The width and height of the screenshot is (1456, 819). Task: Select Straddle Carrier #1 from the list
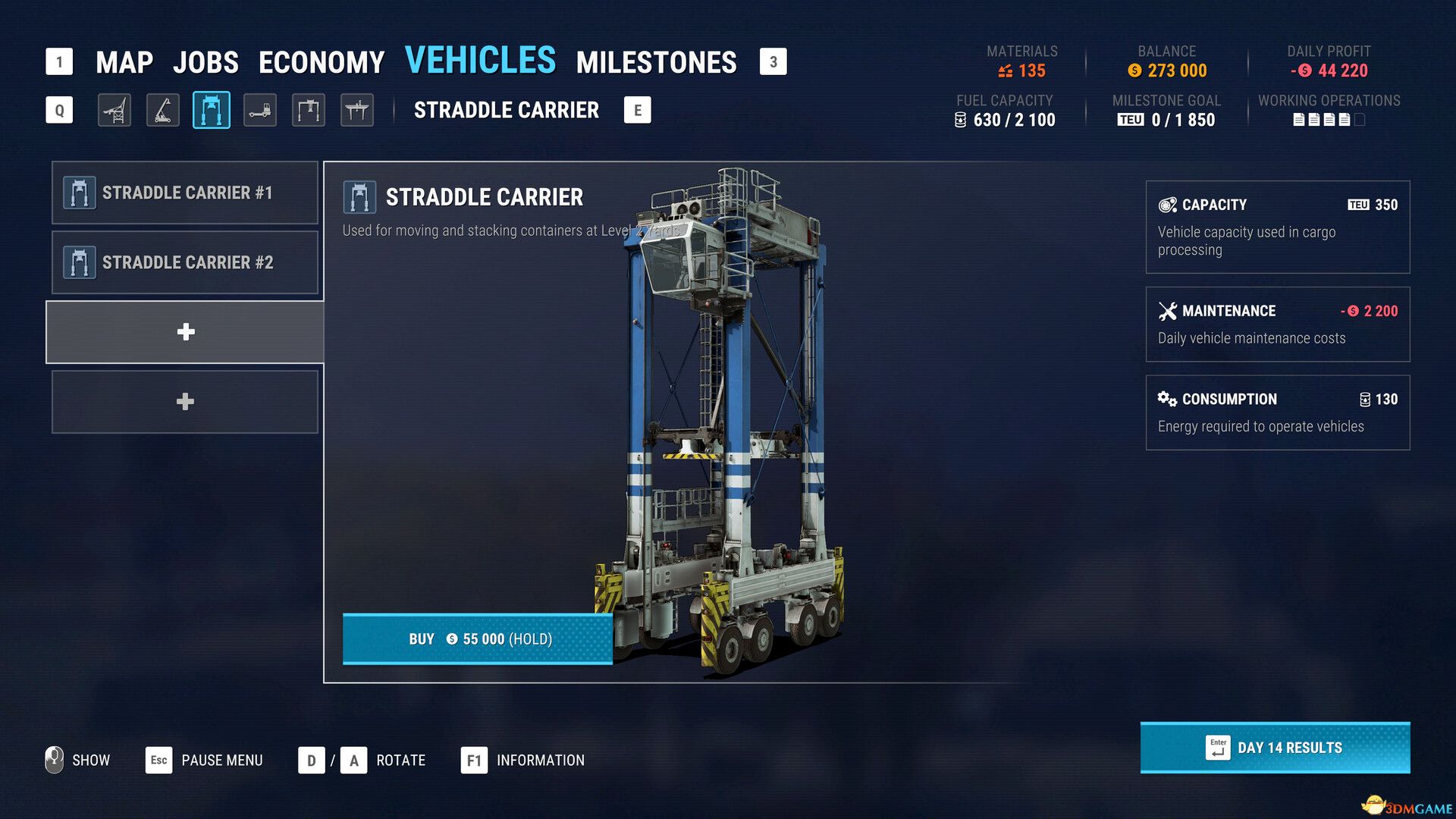185,193
